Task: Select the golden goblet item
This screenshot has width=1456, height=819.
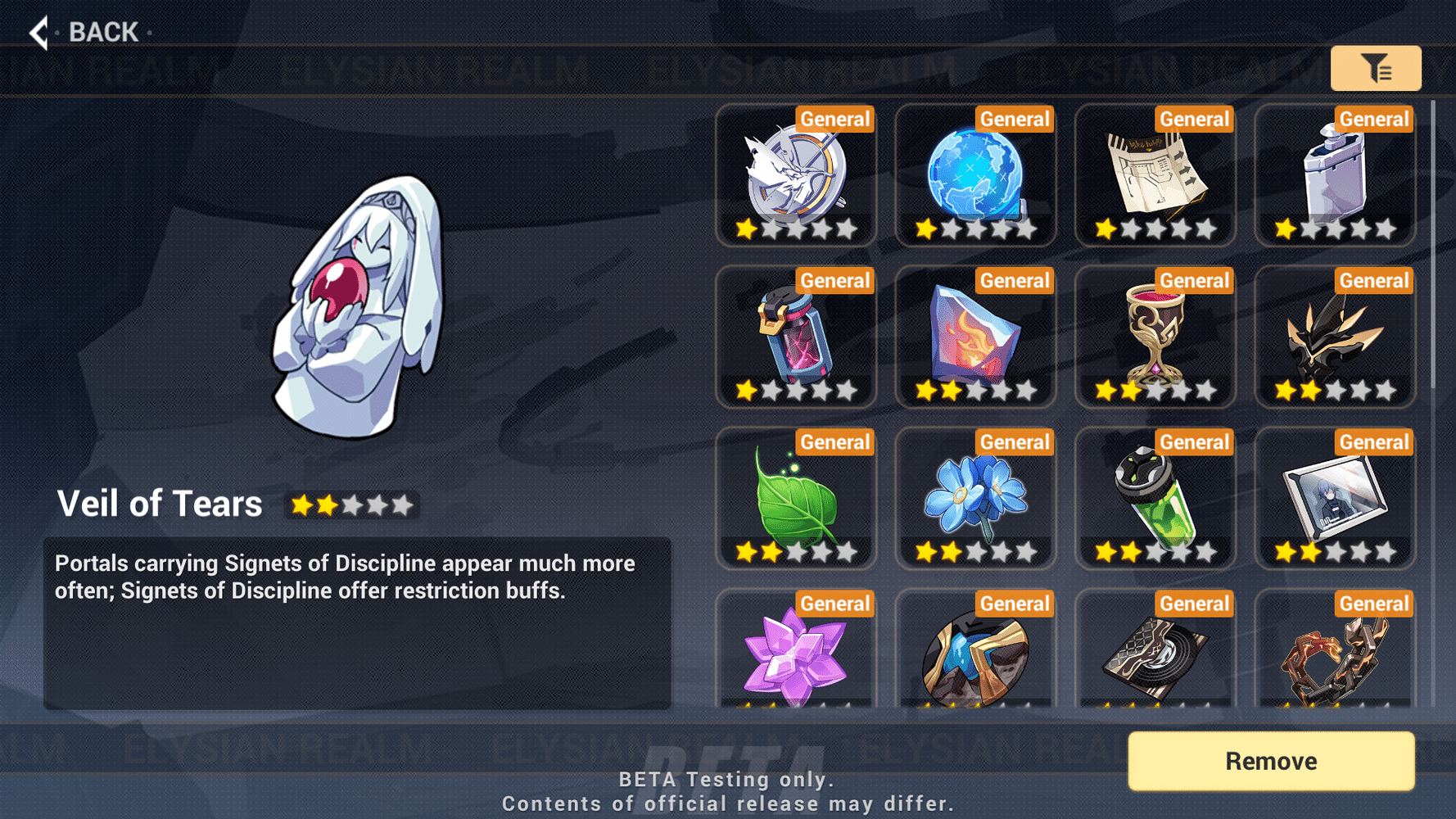Action: (1155, 336)
